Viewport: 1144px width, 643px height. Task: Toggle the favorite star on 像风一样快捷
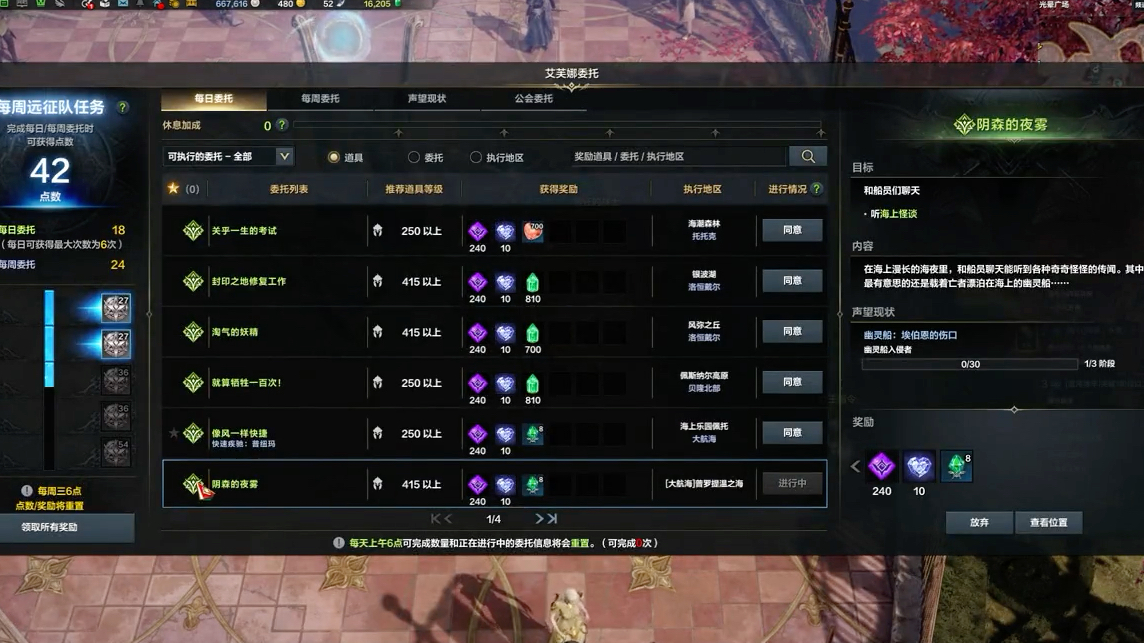pos(173,433)
